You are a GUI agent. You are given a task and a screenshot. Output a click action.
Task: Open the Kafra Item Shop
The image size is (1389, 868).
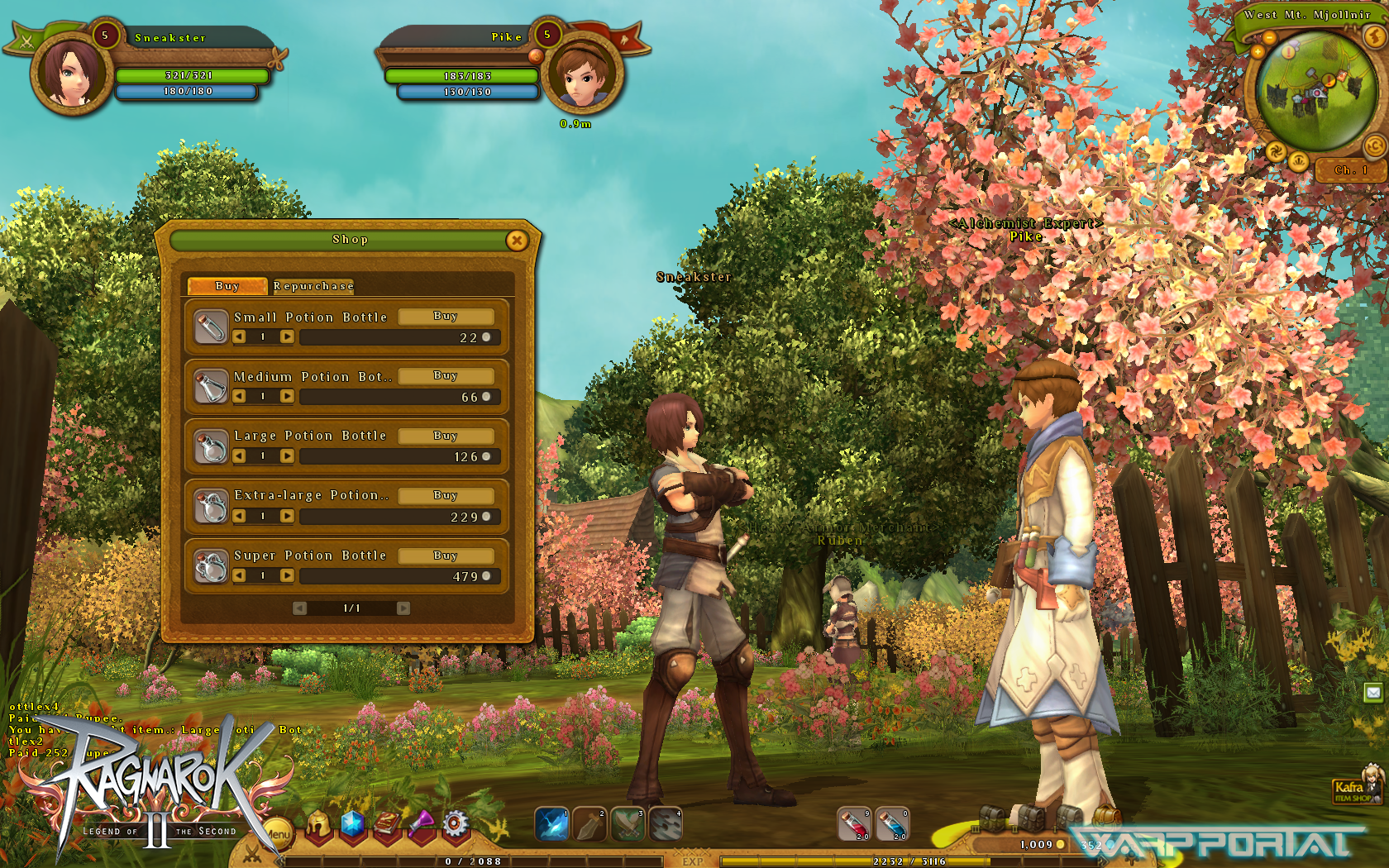1354,789
